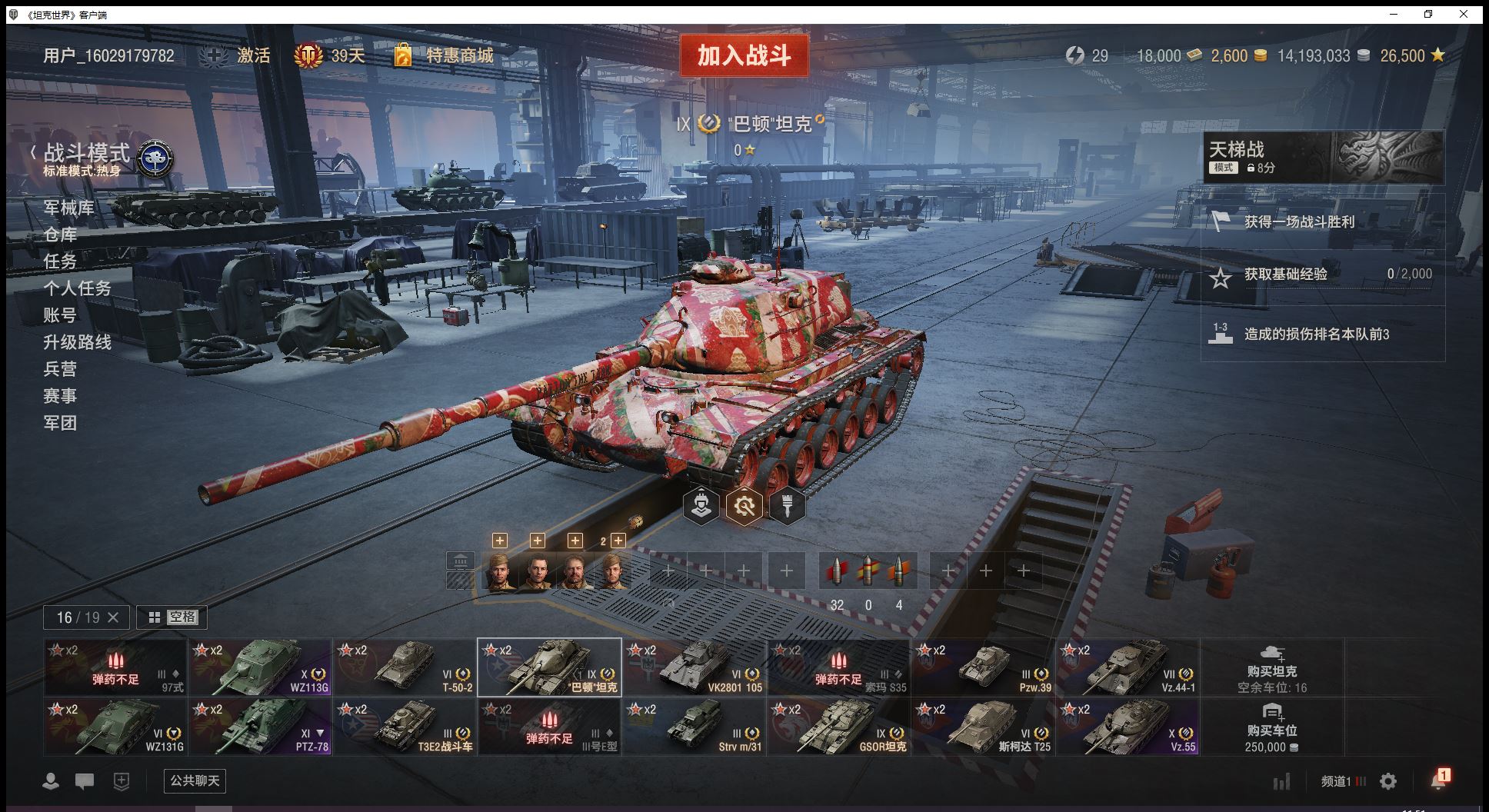Open the 兵营 barracks menu
The image size is (1489, 812).
coord(60,369)
